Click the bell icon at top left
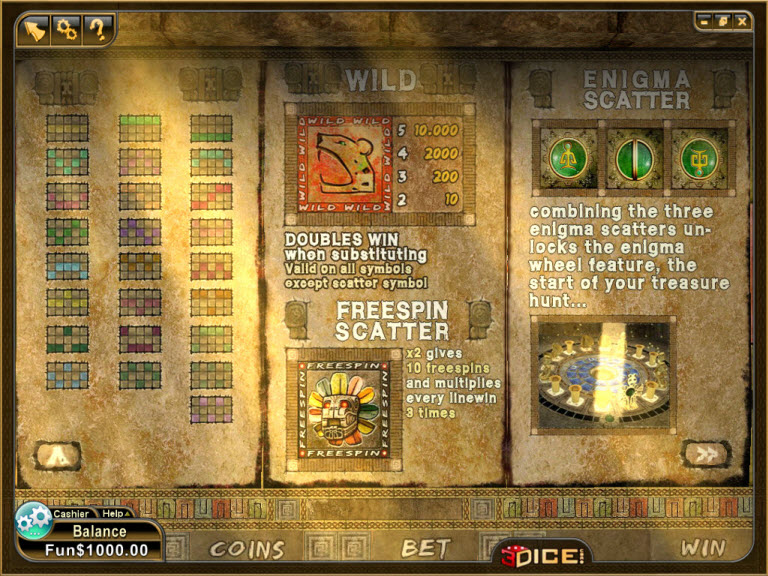The width and height of the screenshot is (768, 576). coord(34,29)
